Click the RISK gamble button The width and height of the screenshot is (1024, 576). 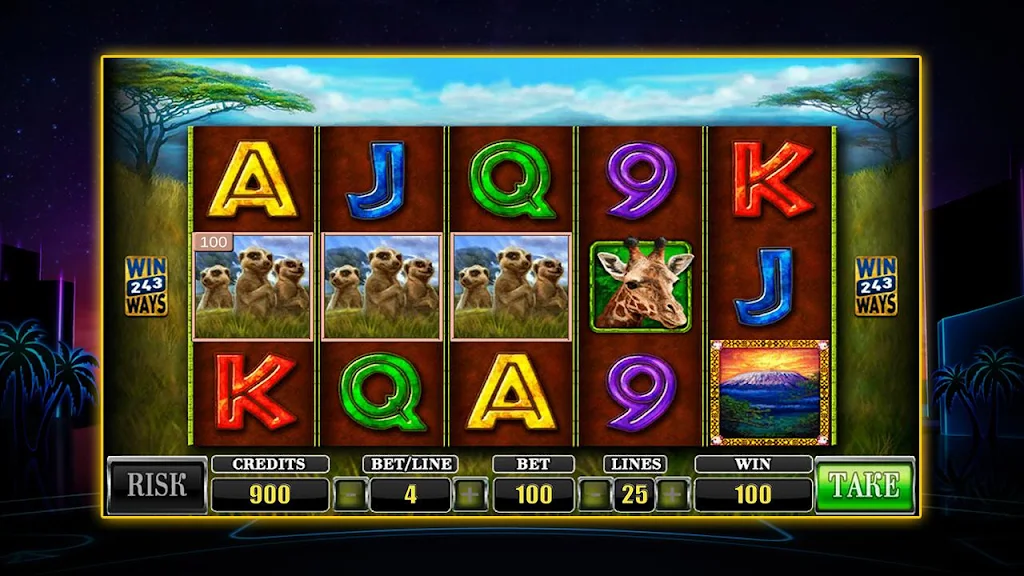(157, 486)
